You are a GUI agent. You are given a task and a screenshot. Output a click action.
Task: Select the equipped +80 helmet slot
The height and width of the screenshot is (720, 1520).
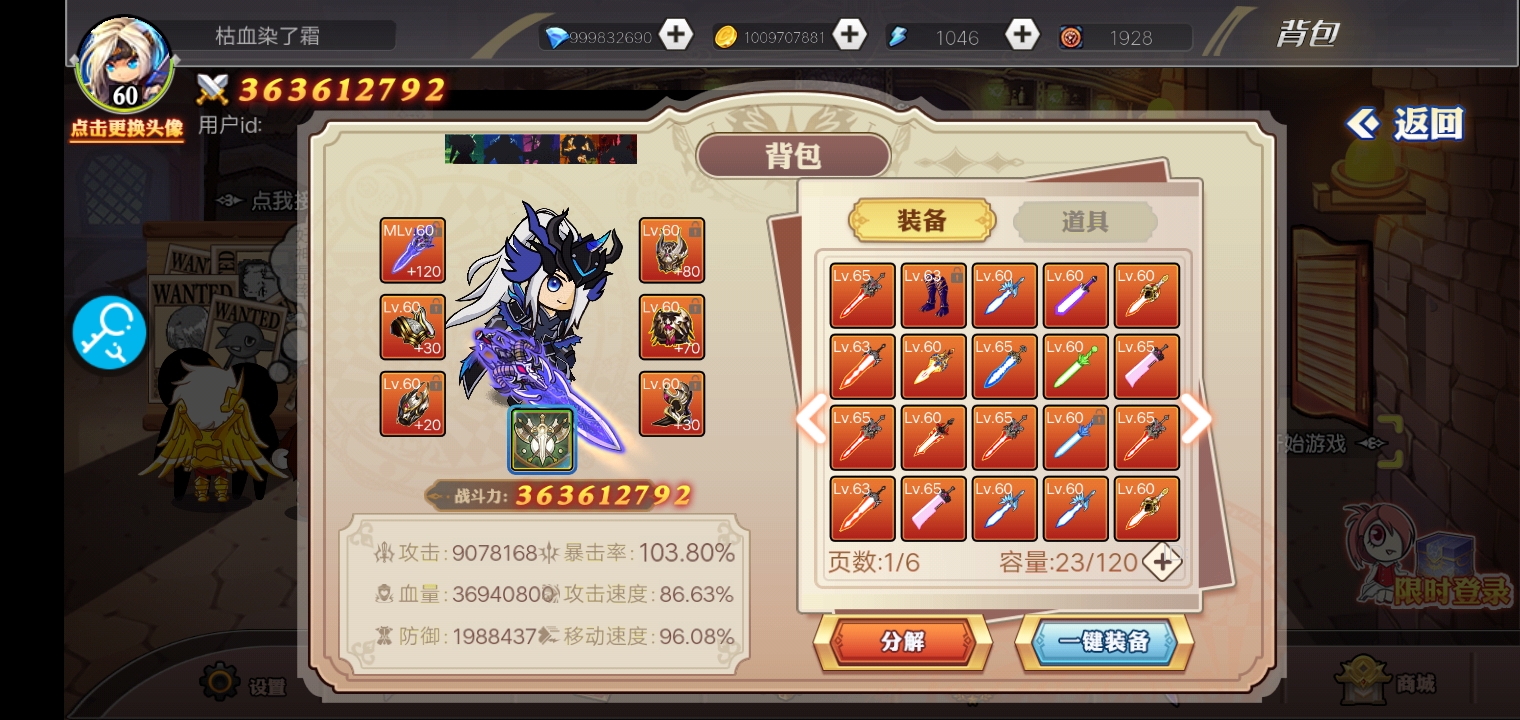(x=672, y=251)
